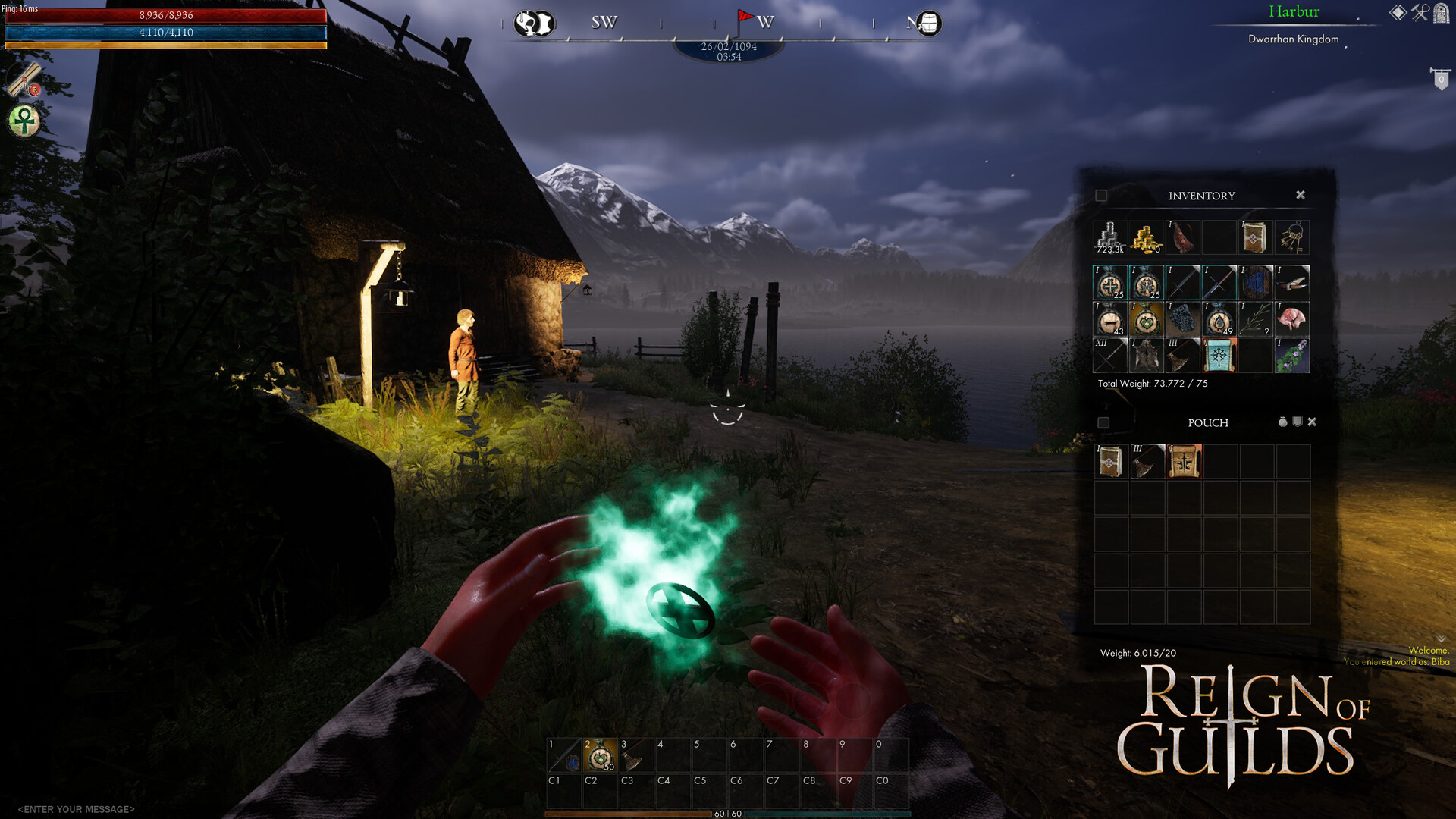Open the blue scroll item in inventory
Viewport: 1456px width, 819px height.
1220,356
